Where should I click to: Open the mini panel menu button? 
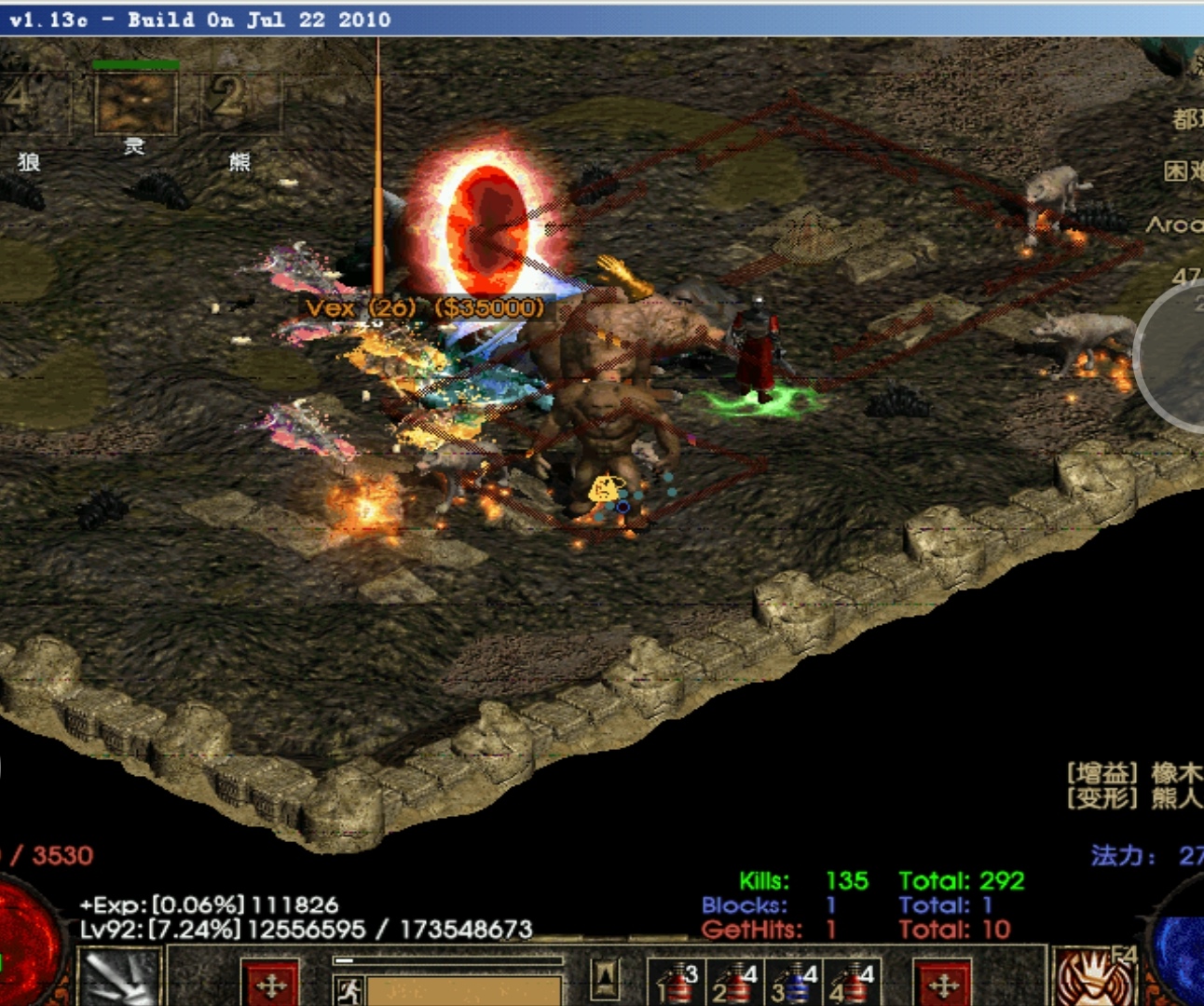coord(606,978)
